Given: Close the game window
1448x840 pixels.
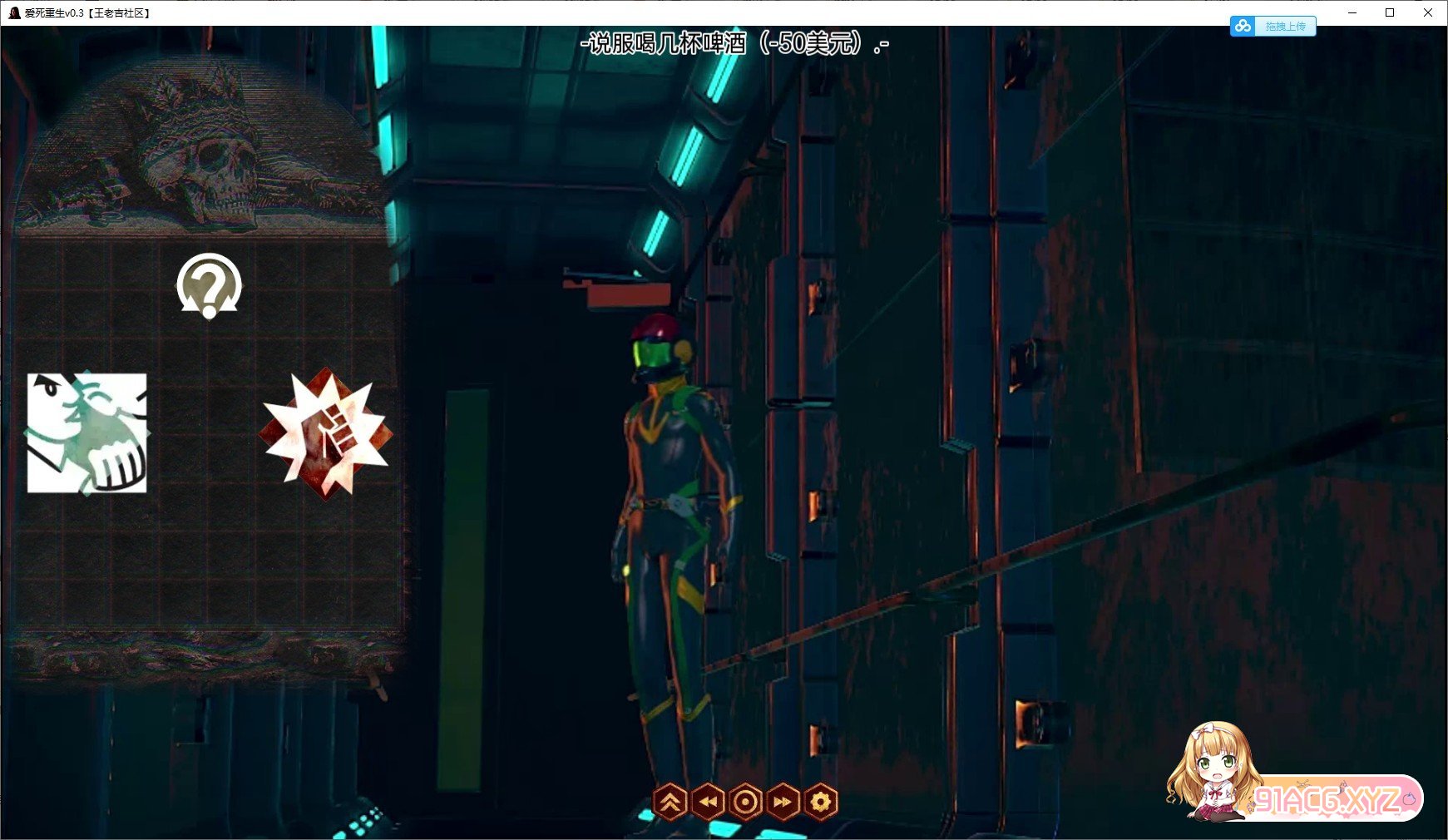Looking at the screenshot, I should click(x=1428, y=12).
